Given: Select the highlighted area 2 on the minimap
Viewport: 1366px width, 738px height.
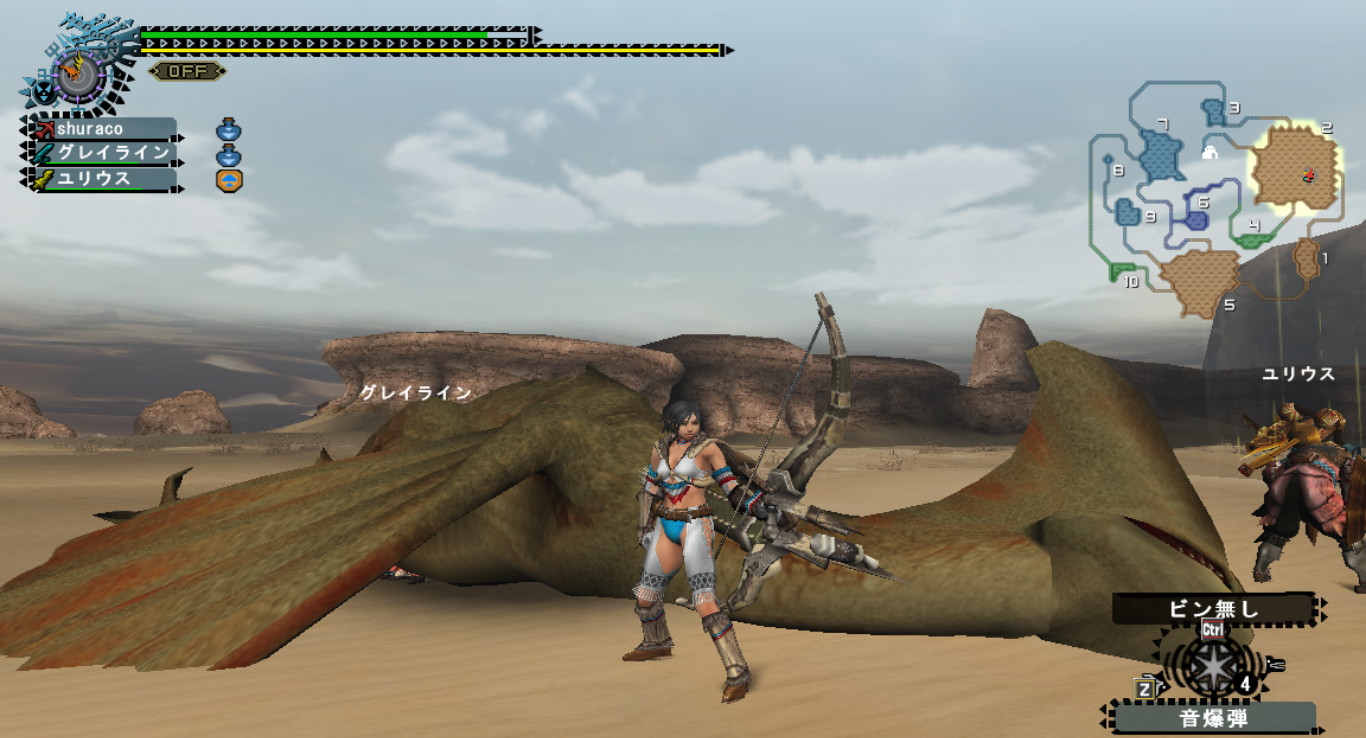Looking at the screenshot, I should coord(1295,167).
